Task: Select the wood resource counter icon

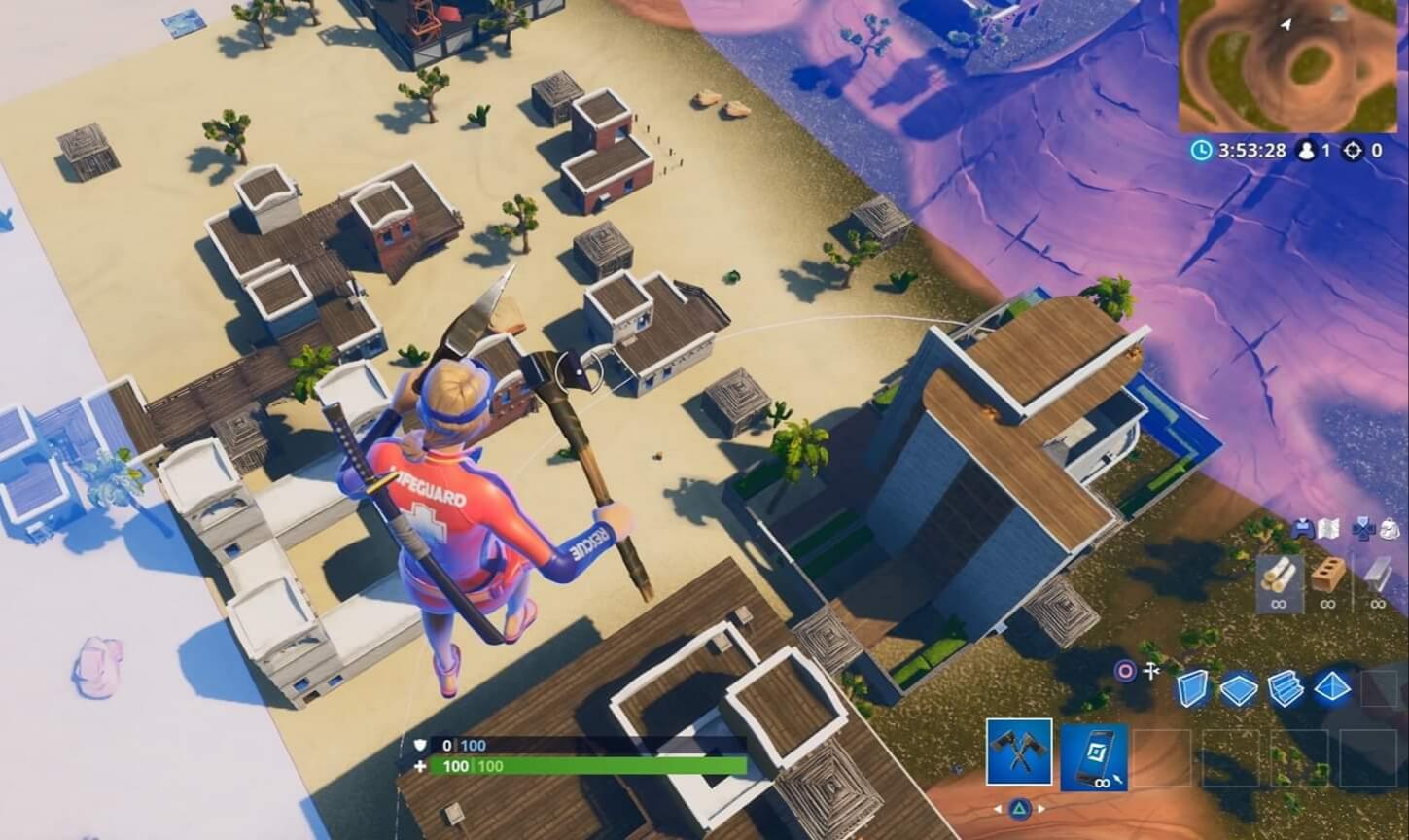Action: tap(1280, 578)
